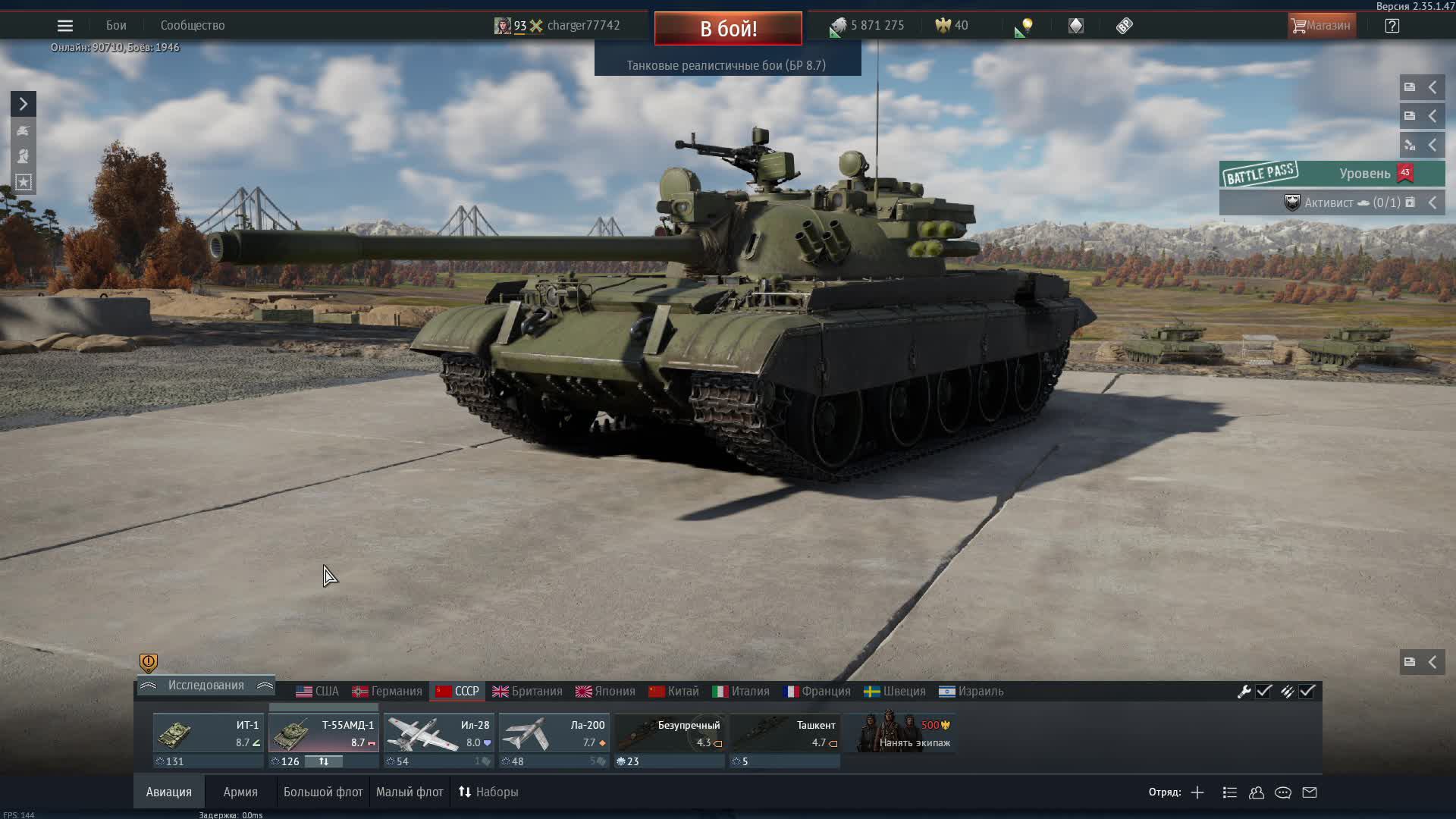
Task: Open the mail envelope icon
Action: pos(1309,792)
